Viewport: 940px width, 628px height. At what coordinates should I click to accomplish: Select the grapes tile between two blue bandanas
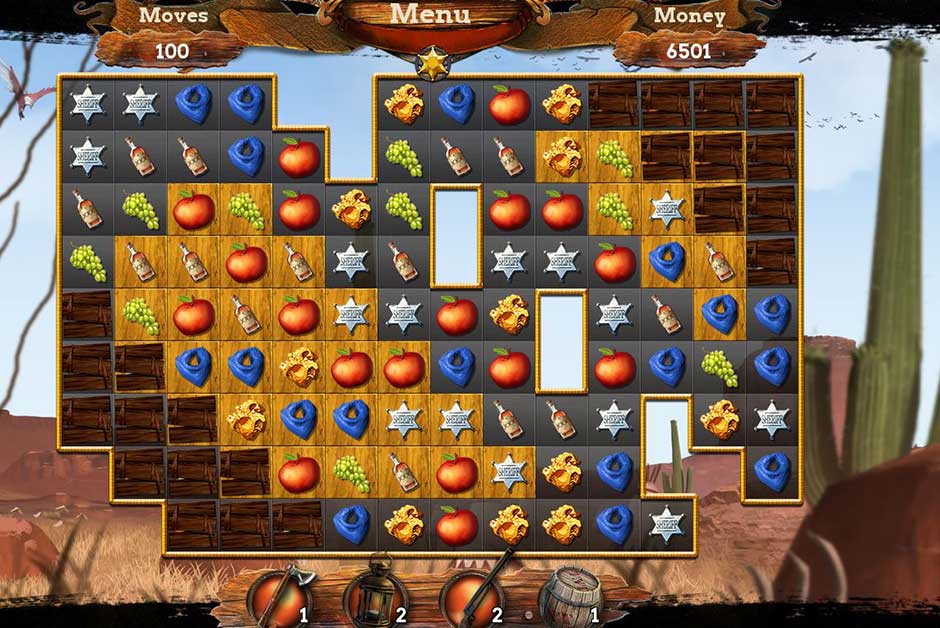click(x=717, y=368)
